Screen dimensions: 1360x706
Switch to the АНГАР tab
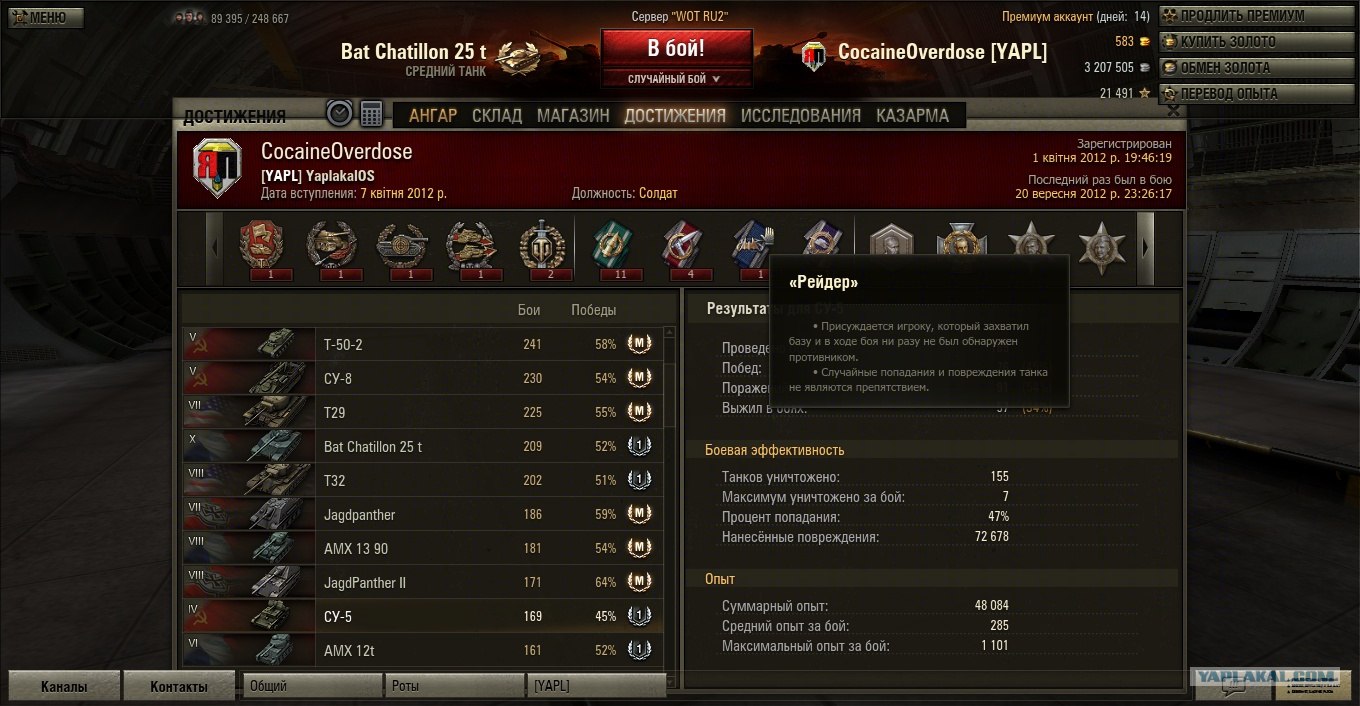(432, 115)
